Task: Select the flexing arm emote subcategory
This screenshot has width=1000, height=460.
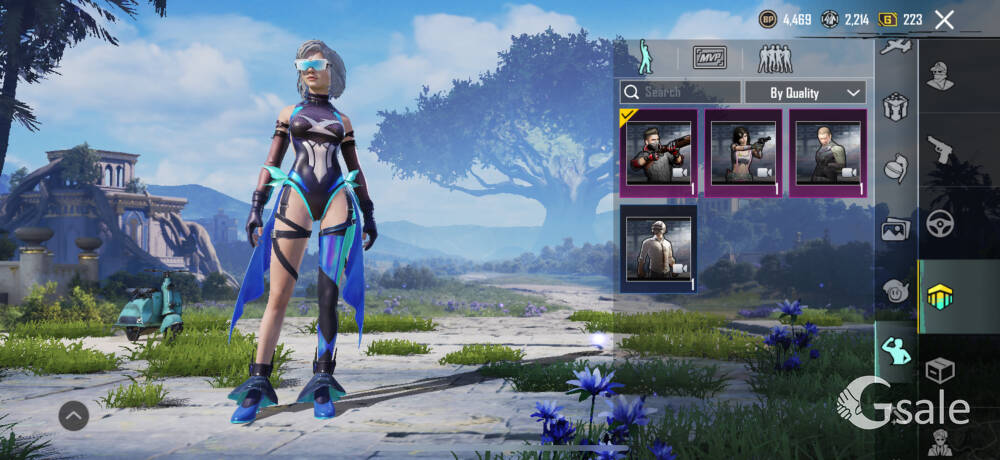Action: pyautogui.click(x=895, y=351)
